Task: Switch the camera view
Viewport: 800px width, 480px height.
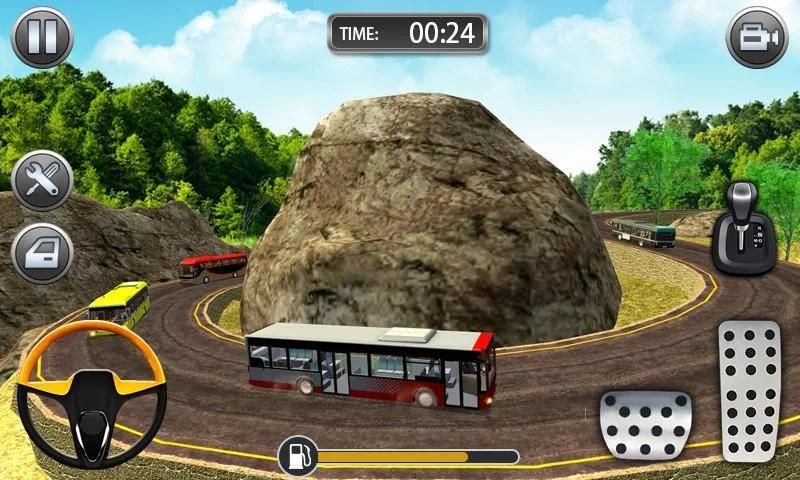Action: click(x=757, y=38)
